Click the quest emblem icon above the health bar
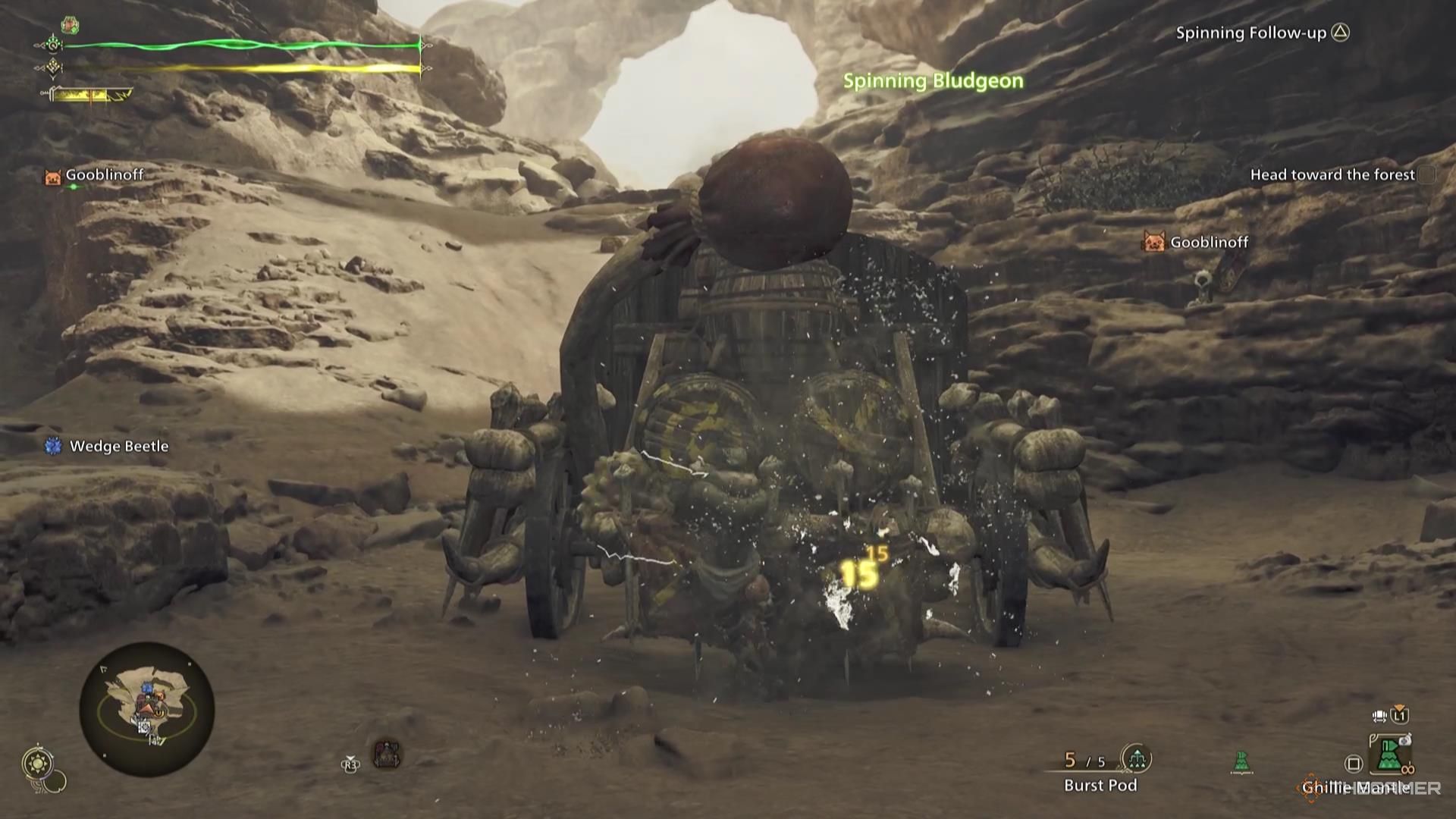This screenshot has width=1456, height=819. pos(70,25)
